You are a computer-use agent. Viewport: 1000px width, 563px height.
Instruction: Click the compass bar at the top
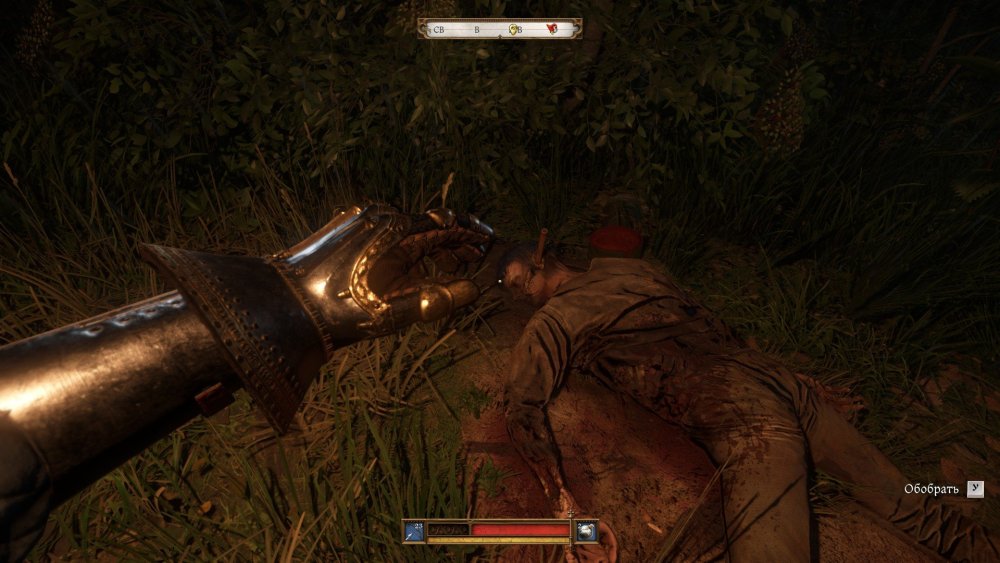(499, 29)
